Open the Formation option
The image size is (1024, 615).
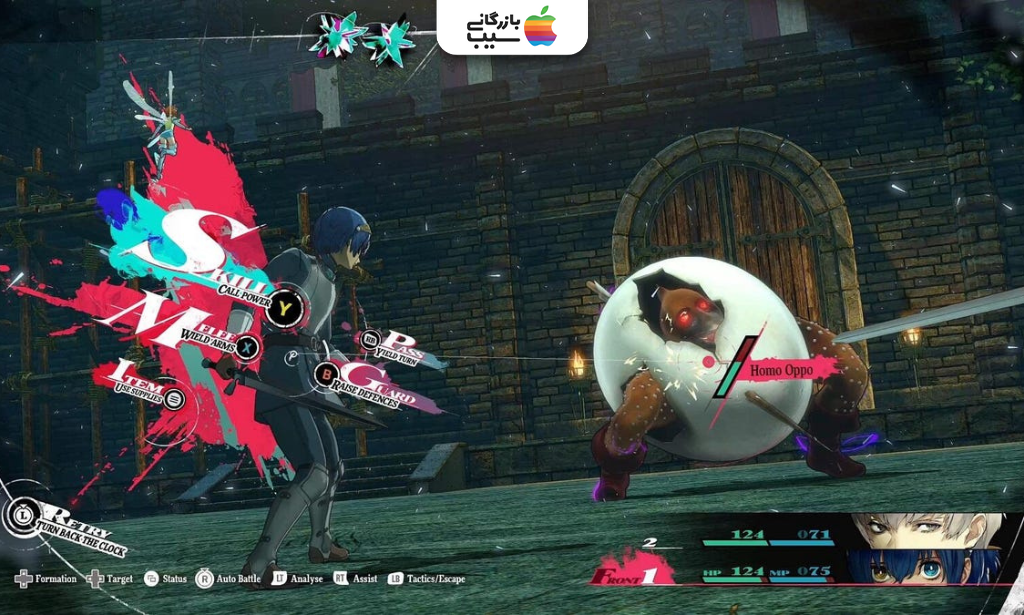point(47,579)
